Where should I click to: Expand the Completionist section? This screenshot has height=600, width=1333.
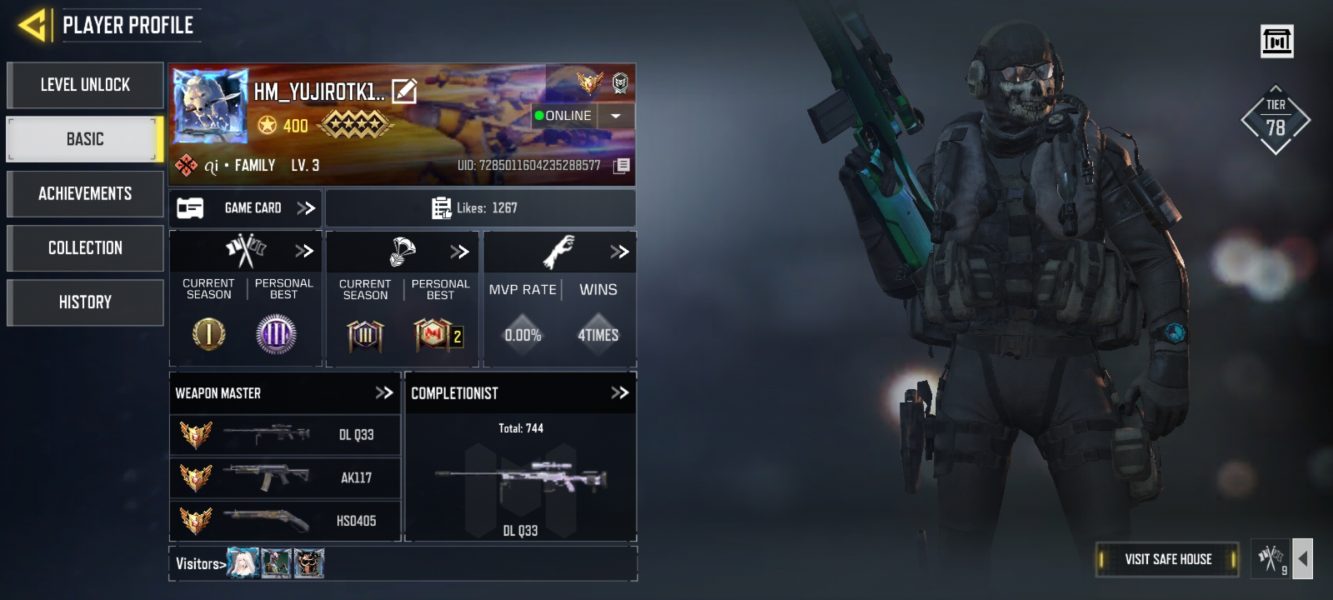(x=619, y=393)
